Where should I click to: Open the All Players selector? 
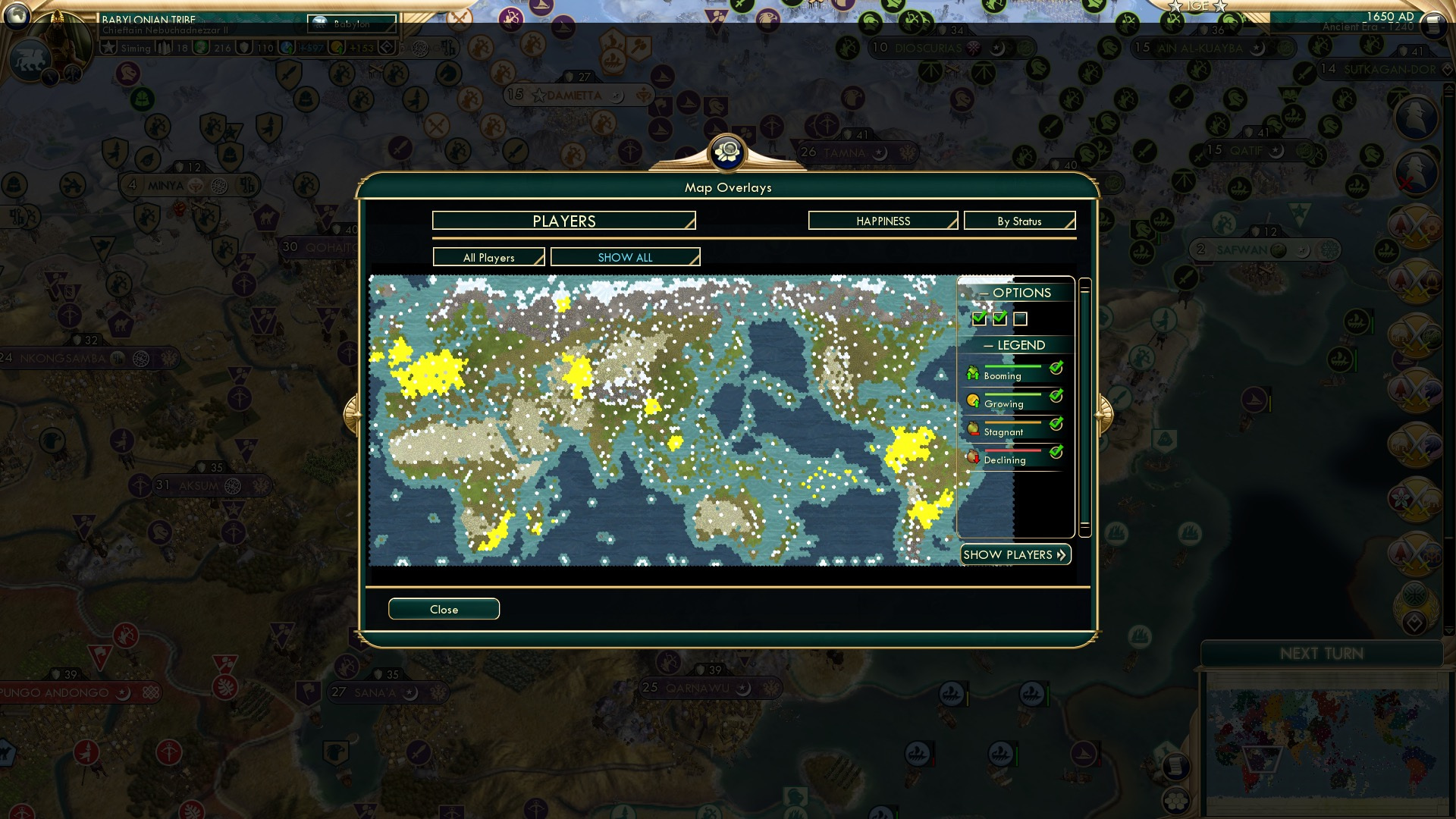488,257
